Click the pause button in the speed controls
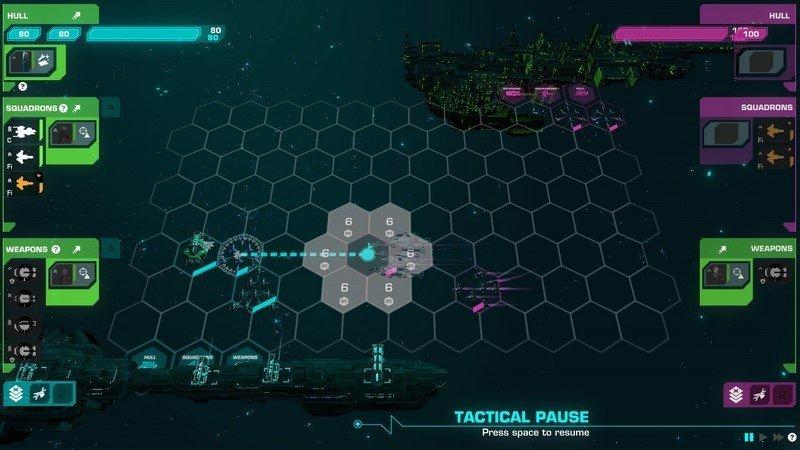Screen dimensions: 800x450 coord(748,437)
